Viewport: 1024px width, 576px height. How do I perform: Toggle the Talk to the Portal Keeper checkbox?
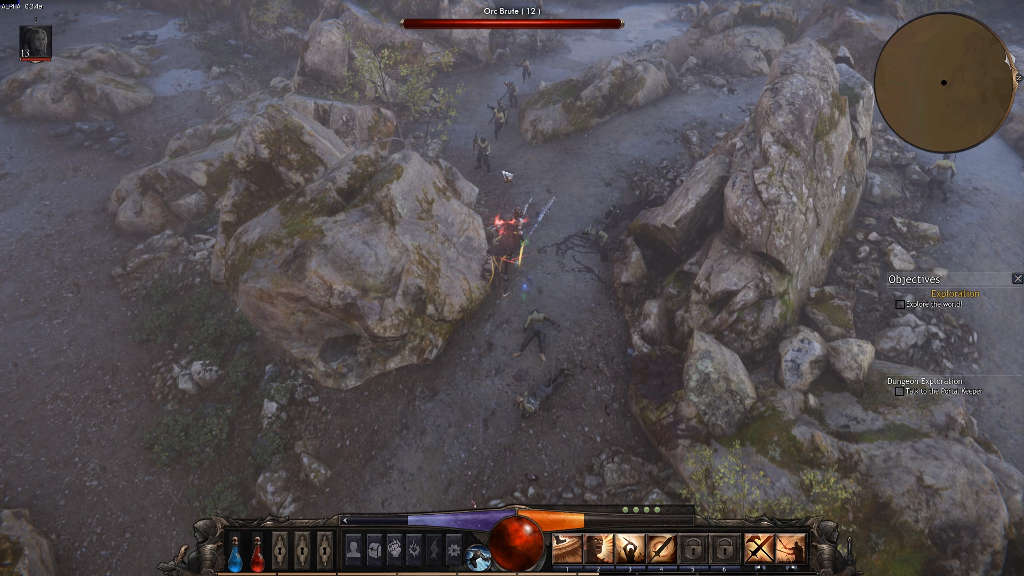[x=900, y=391]
